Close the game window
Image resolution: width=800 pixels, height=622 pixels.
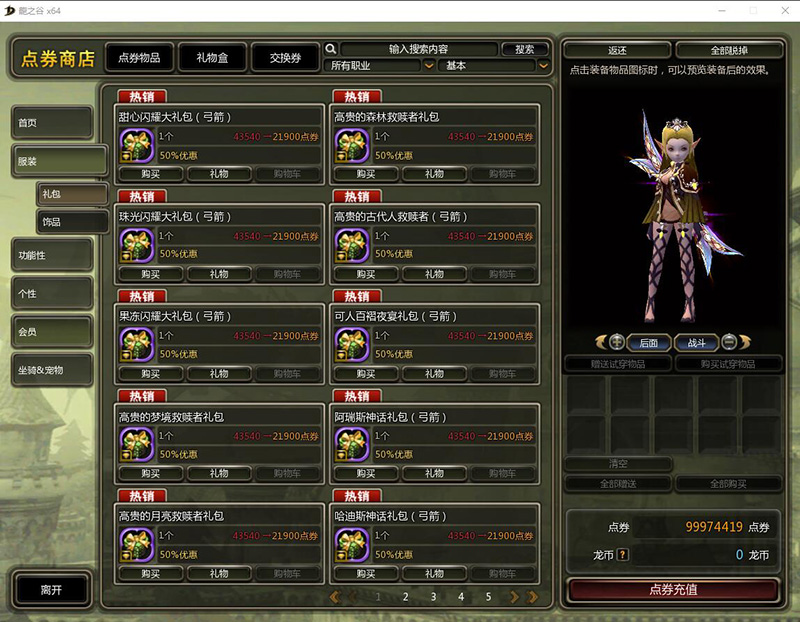pos(782,9)
